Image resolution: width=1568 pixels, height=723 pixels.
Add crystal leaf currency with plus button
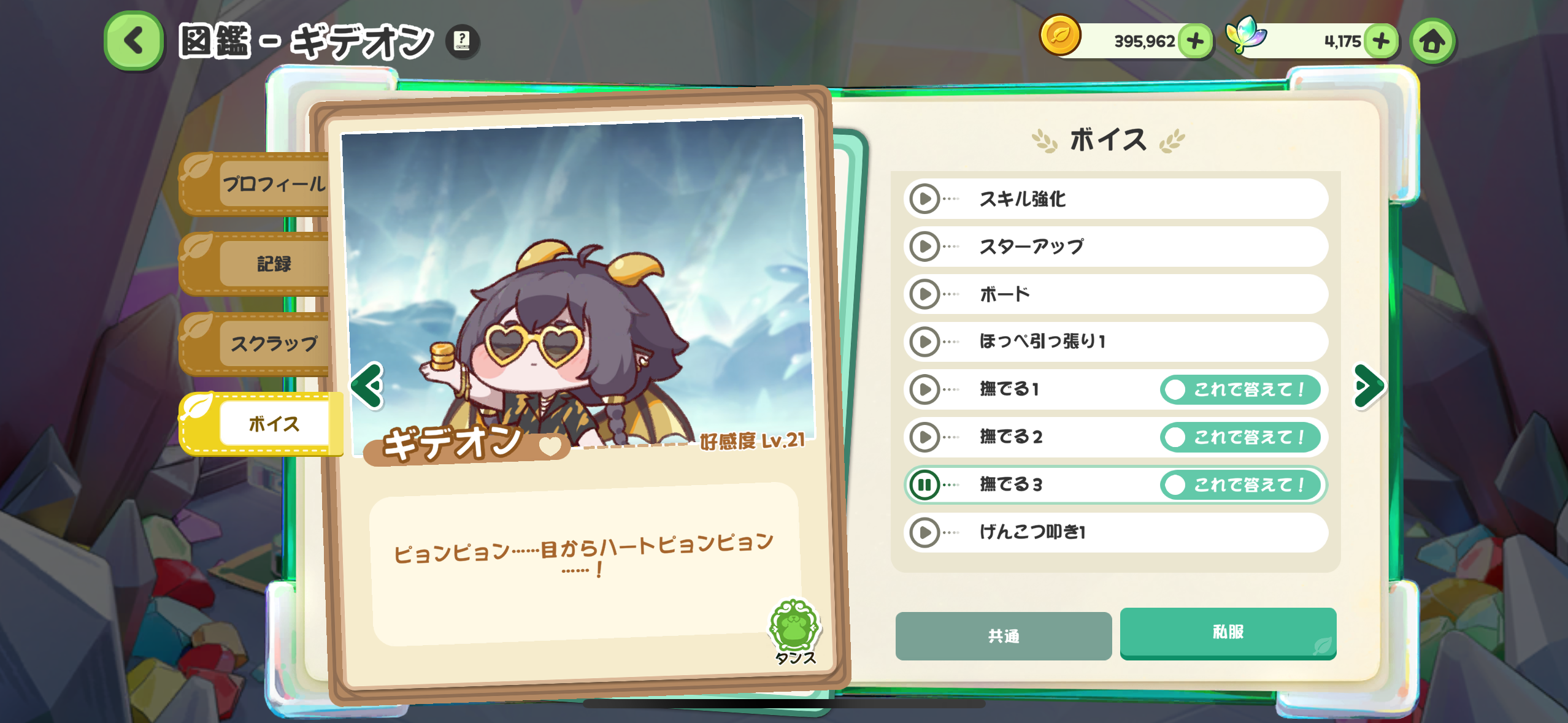1381,41
